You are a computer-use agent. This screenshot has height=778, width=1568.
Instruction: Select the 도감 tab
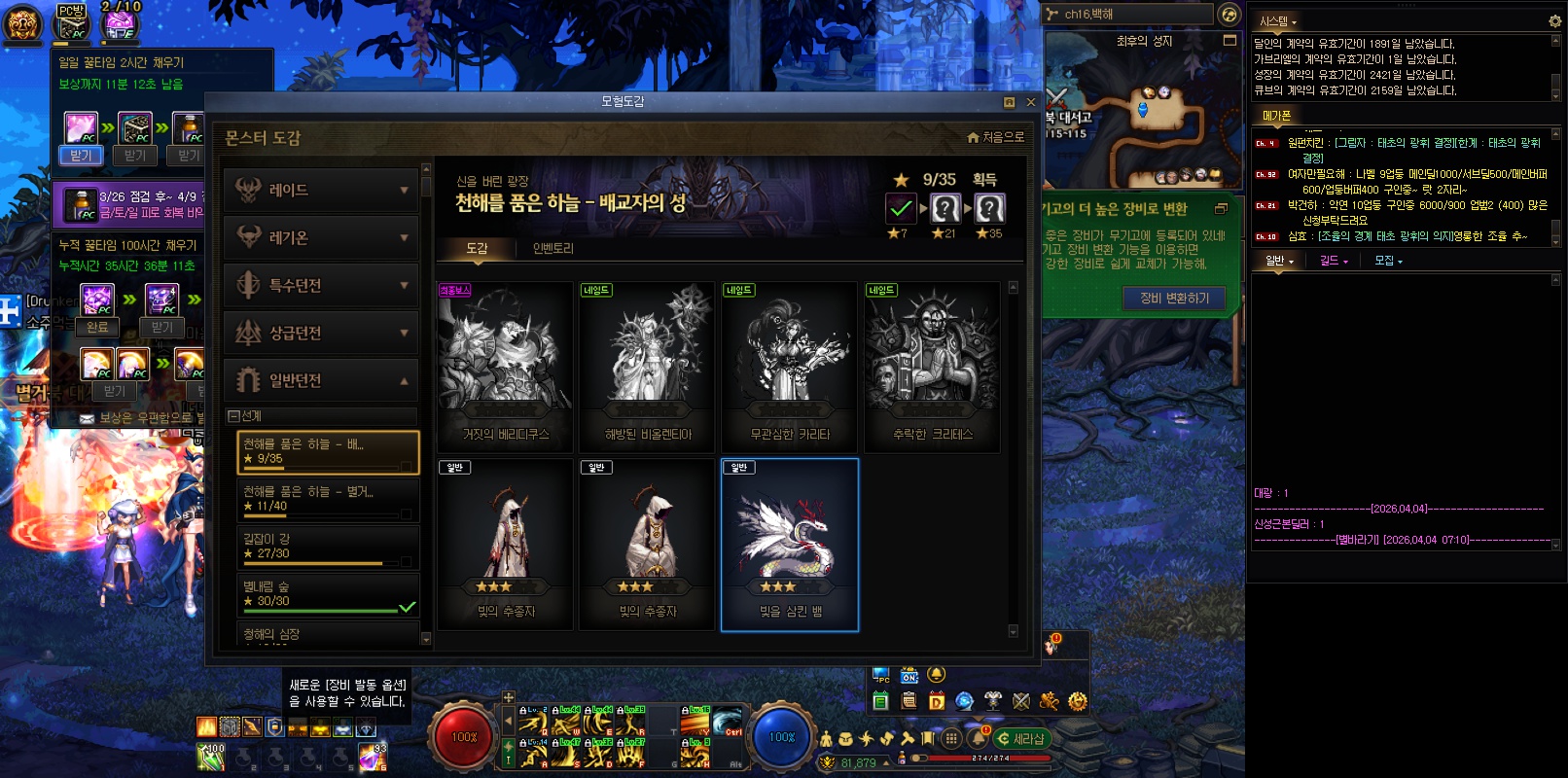pos(477,249)
